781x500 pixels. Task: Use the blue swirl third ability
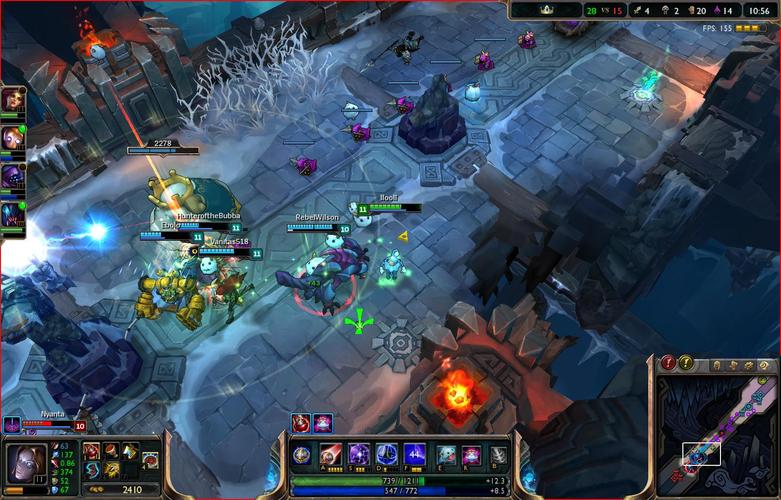coord(387,454)
